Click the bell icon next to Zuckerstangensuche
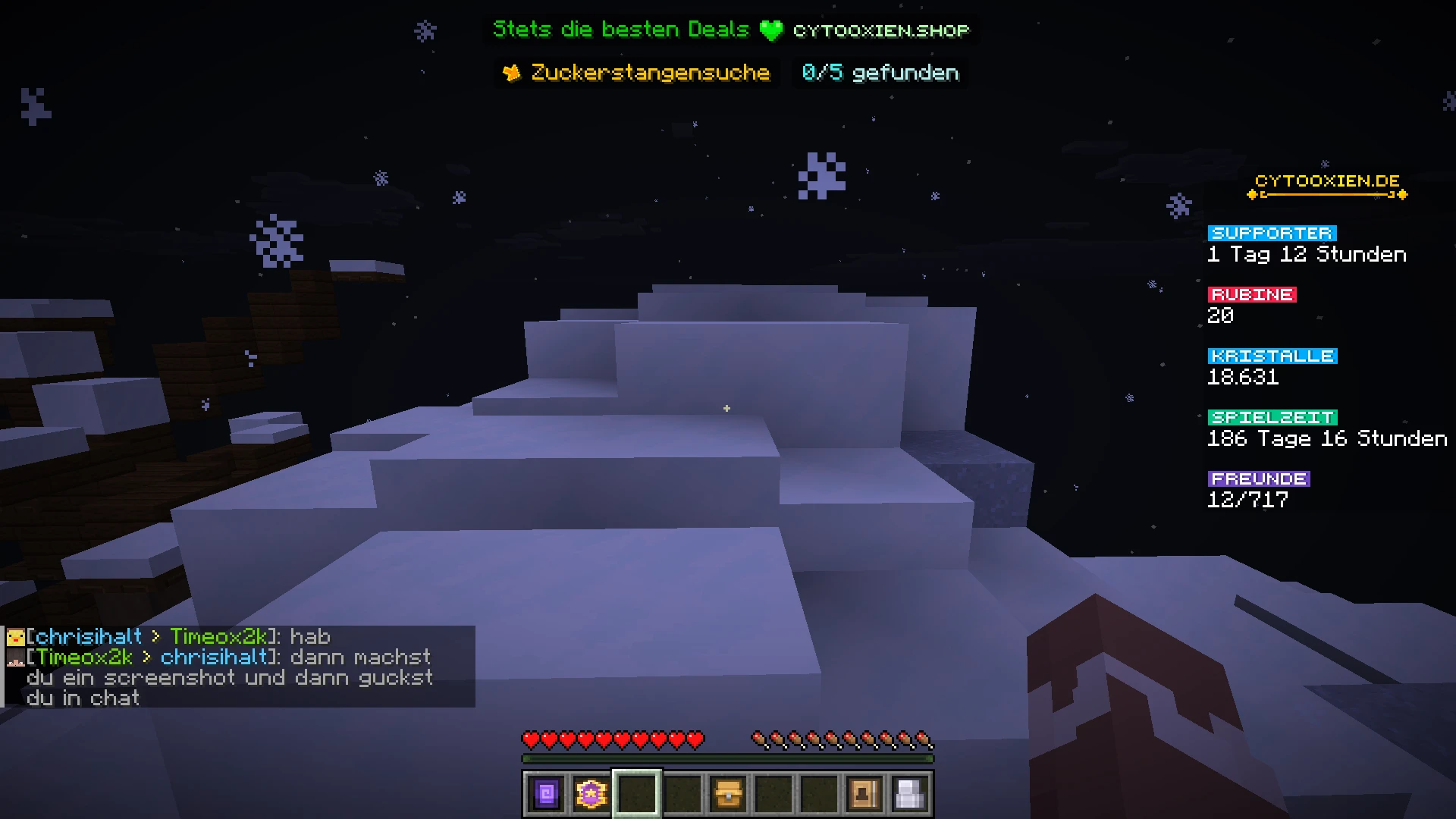The width and height of the screenshot is (1456, 819). click(x=513, y=72)
